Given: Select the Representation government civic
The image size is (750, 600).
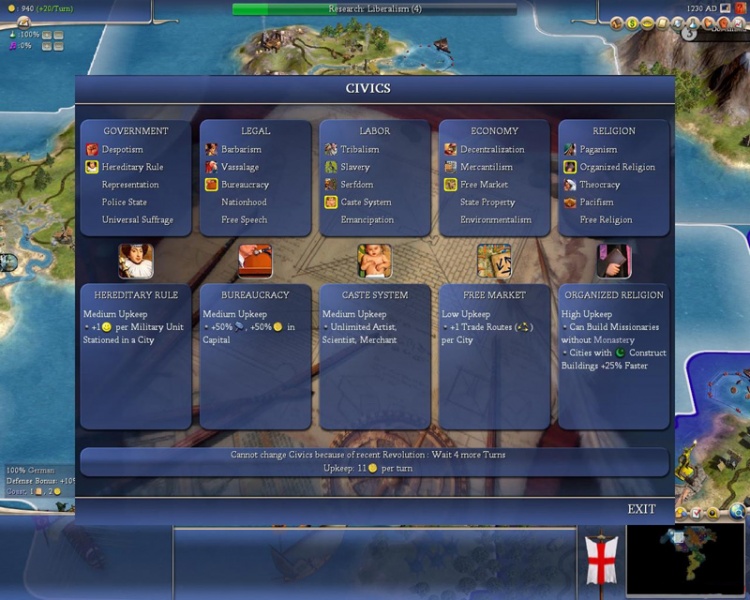Looking at the screenshot, I should click(x=130, y=185).
